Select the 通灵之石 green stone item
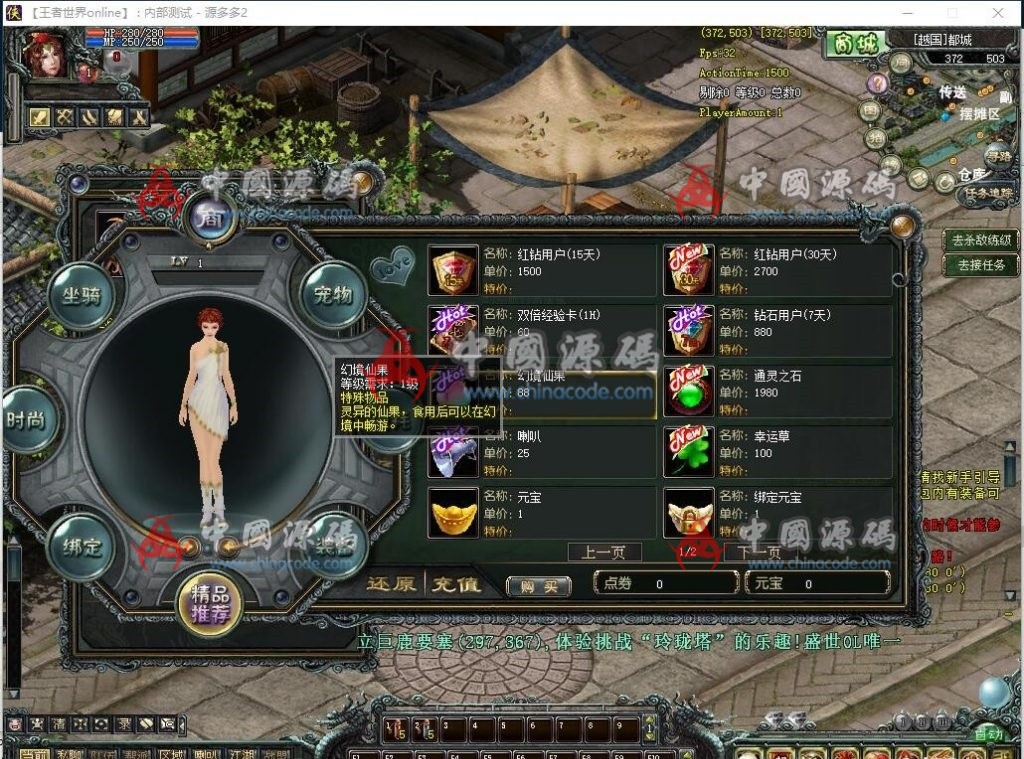This screenshot has width=1024, height=759. coord(689,391)
